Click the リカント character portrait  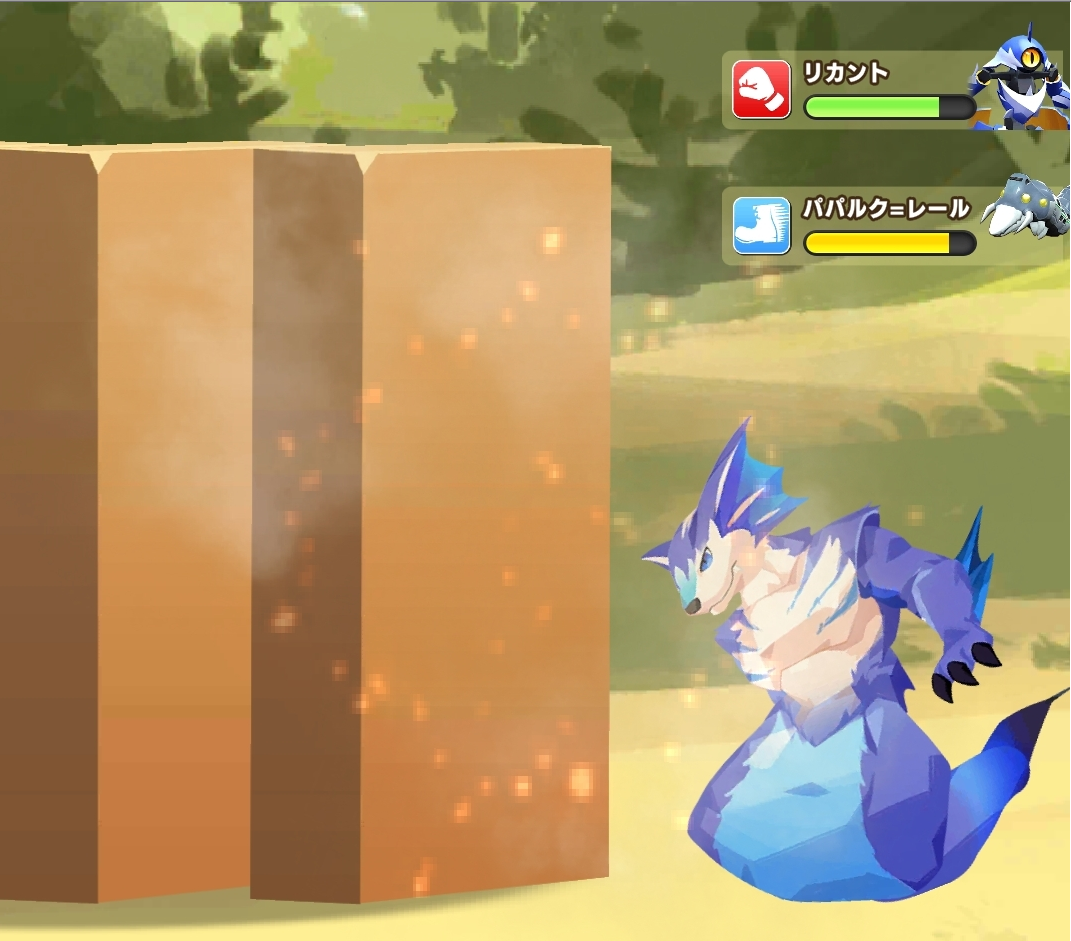click(x=1019, y=80)
